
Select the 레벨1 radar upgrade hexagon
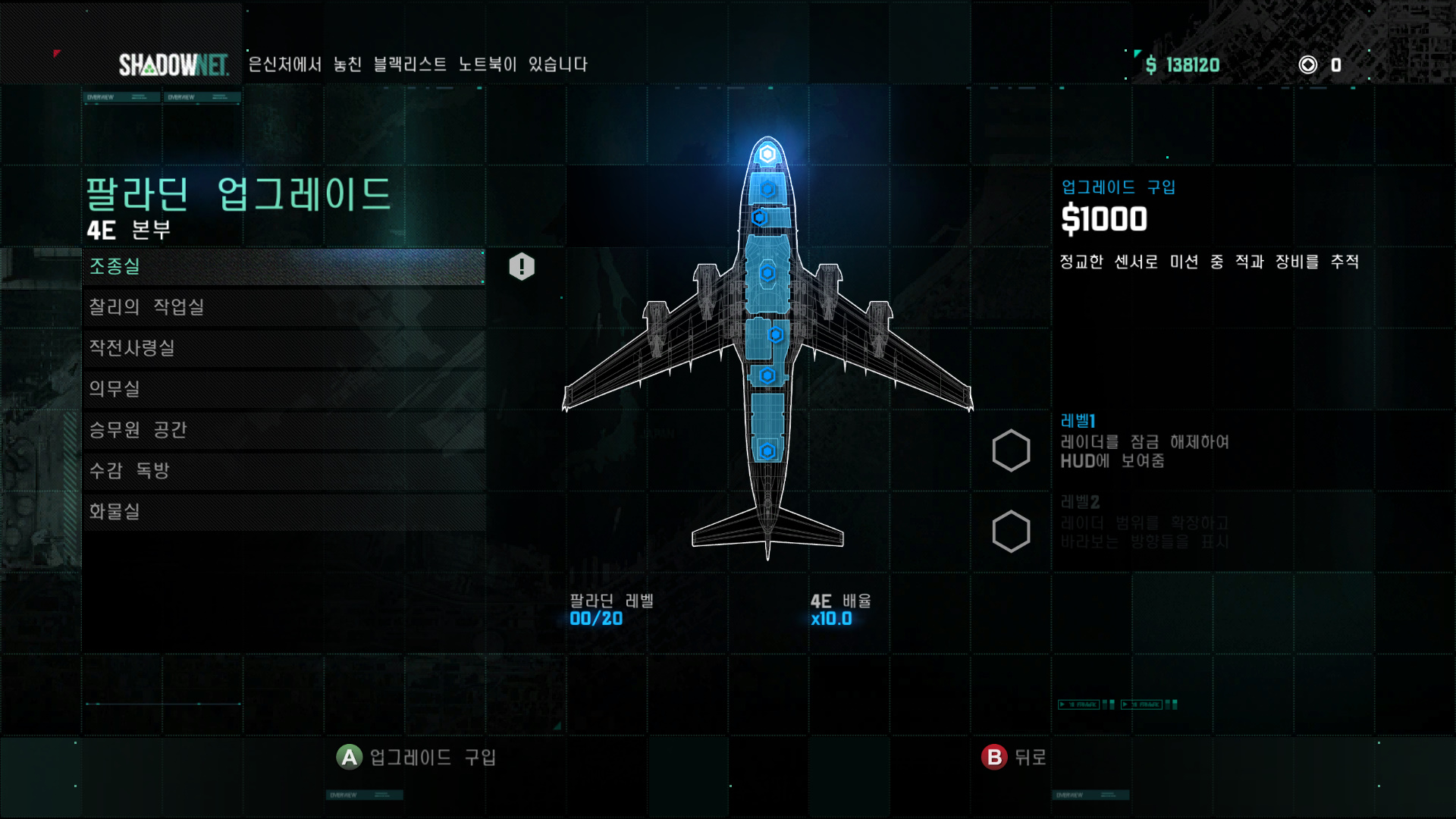pos(1011,451)
